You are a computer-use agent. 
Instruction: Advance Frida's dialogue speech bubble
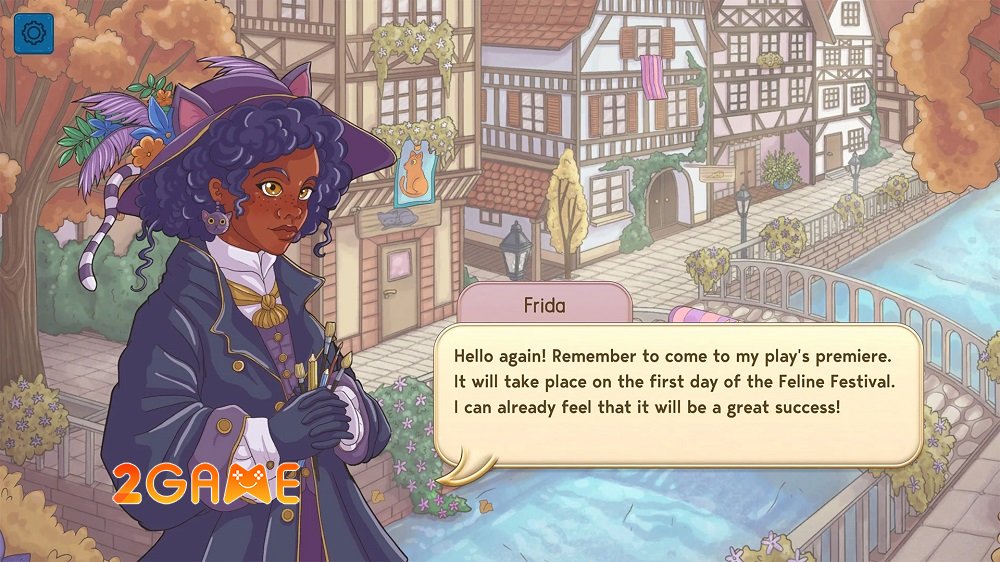pyautogui.click(x=676, y=395)
